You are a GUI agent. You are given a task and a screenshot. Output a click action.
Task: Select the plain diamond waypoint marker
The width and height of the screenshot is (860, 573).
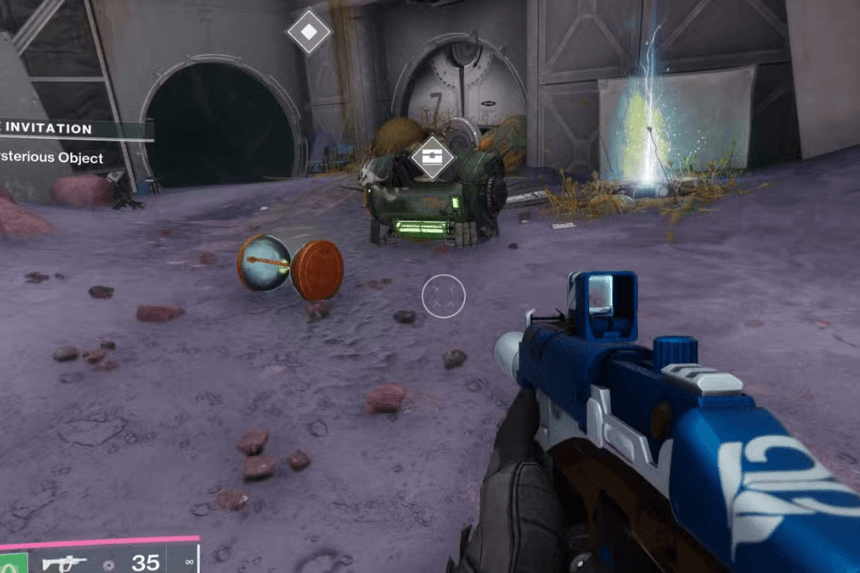[309, 32]
